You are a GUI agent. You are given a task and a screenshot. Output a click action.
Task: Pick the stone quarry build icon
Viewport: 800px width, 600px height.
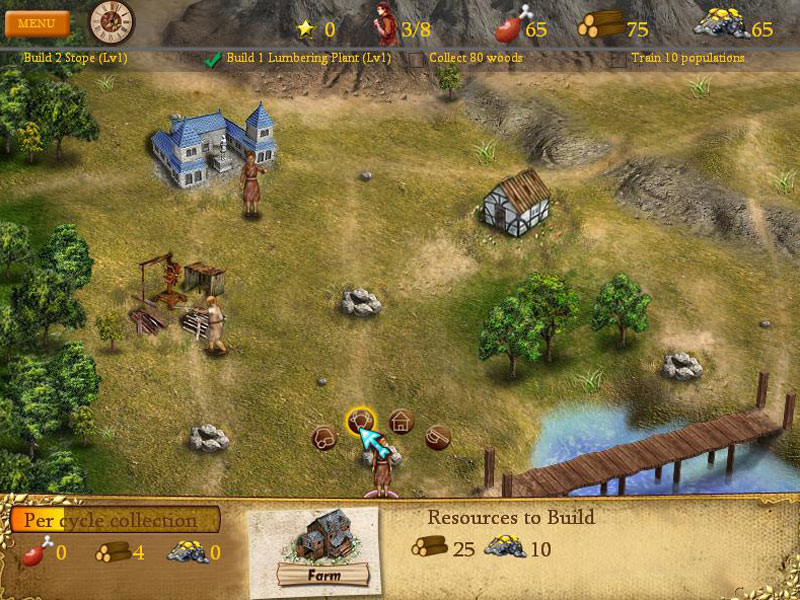click(x=323, y=438)
